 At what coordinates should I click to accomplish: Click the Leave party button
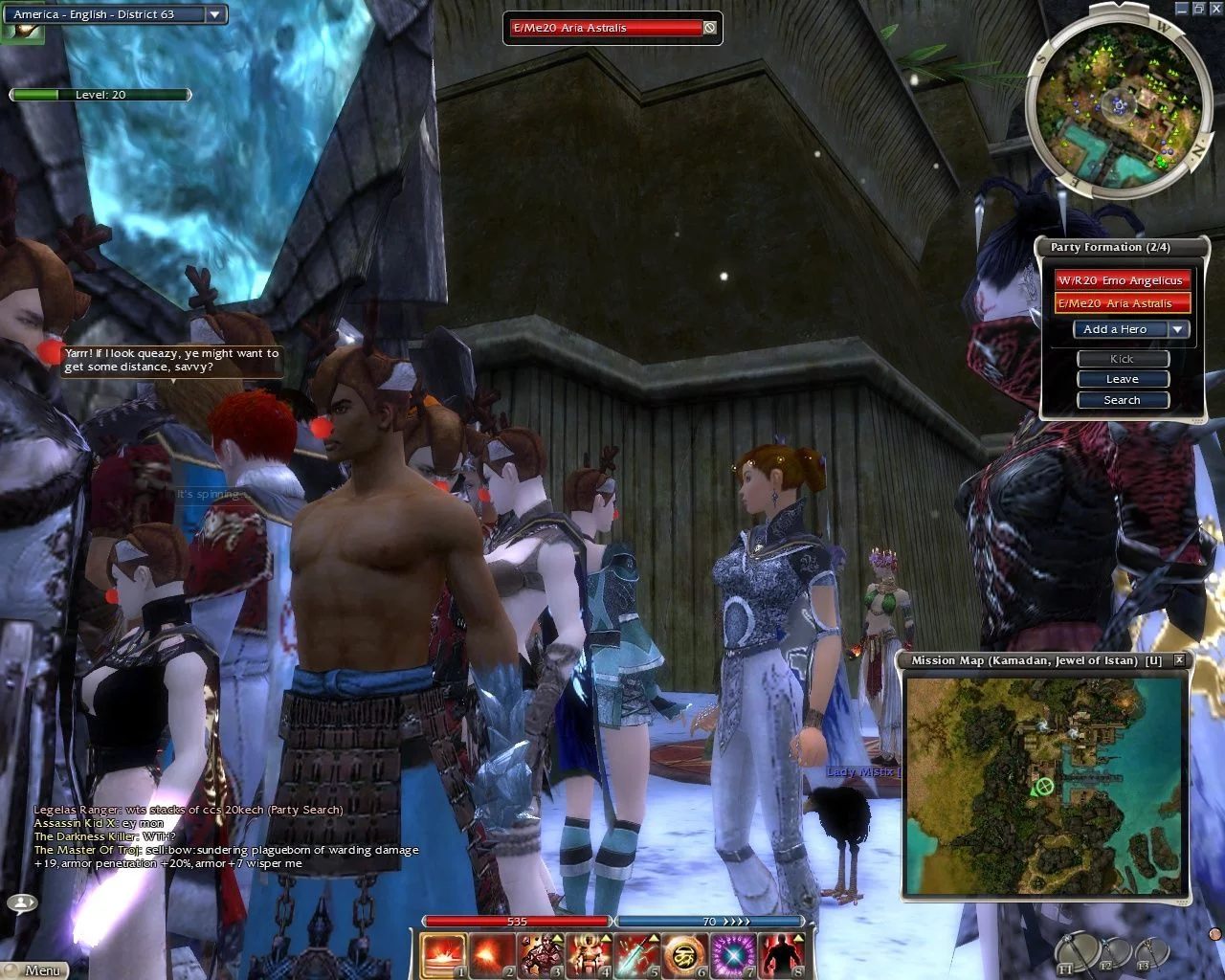pos(1123,379)
